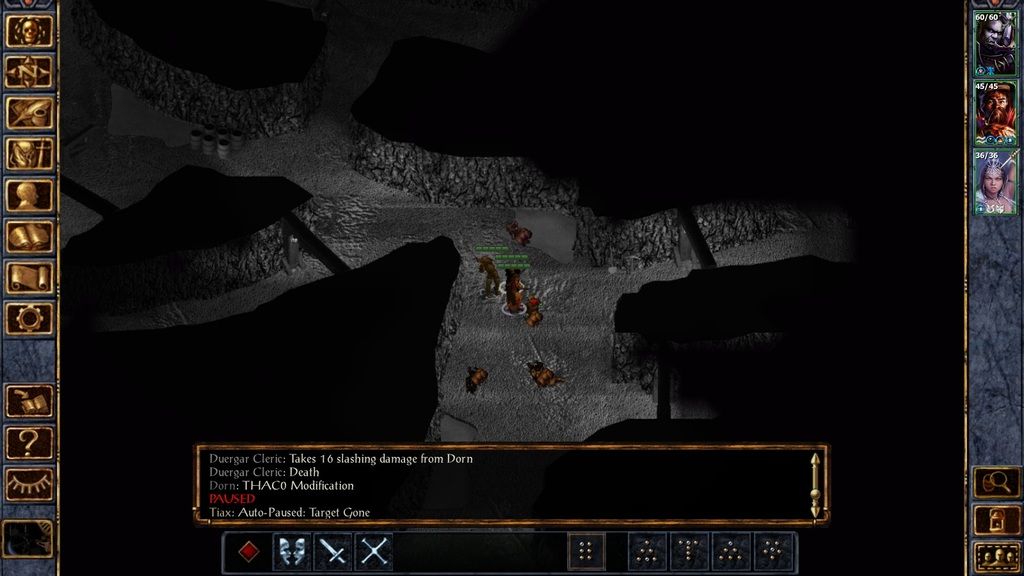Rest the party with the closed-eye button
This screenshot has width=1024, height=576.
(29, 483)
